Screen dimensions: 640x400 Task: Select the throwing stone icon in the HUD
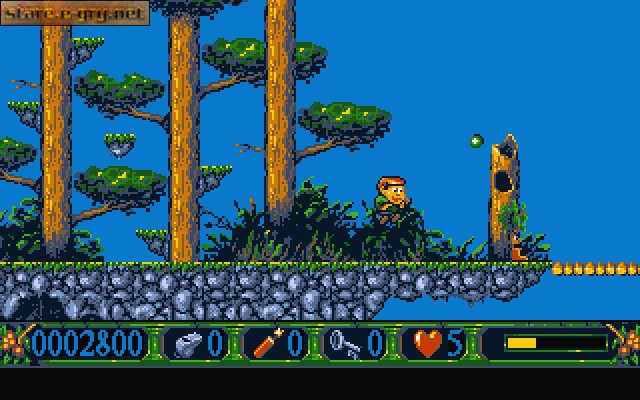186,344
